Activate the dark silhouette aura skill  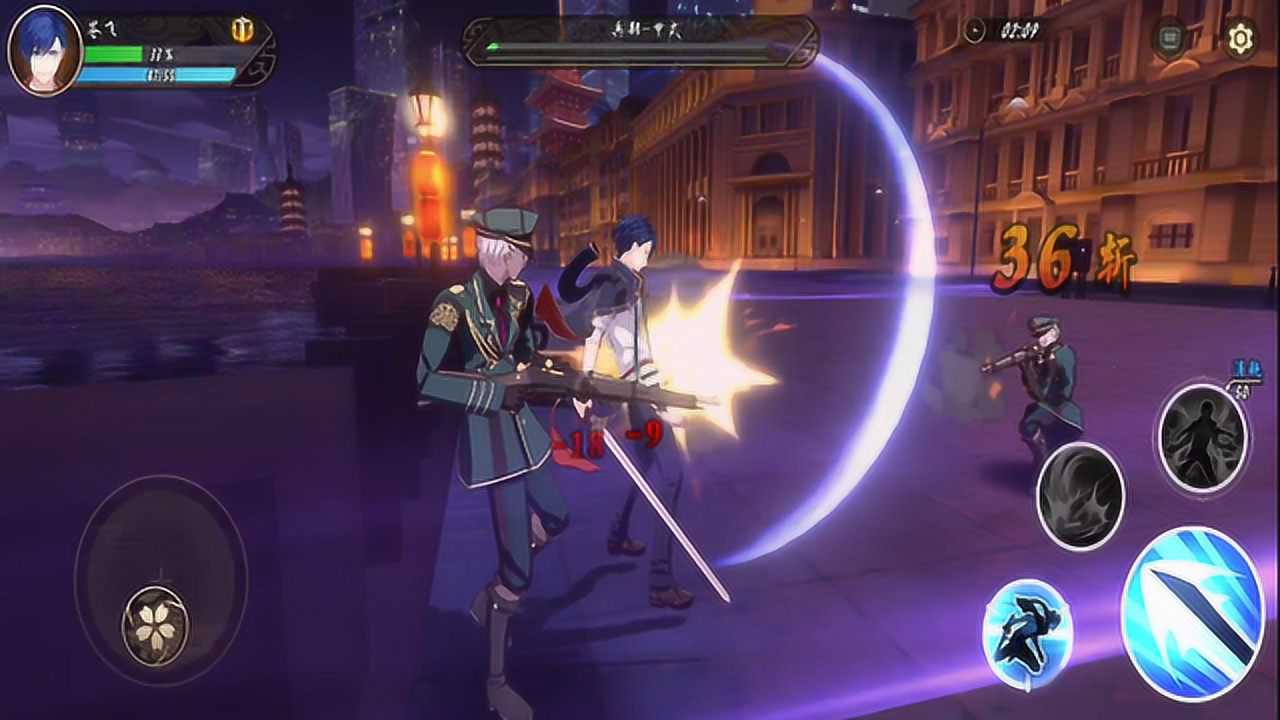coord(1203,437)
